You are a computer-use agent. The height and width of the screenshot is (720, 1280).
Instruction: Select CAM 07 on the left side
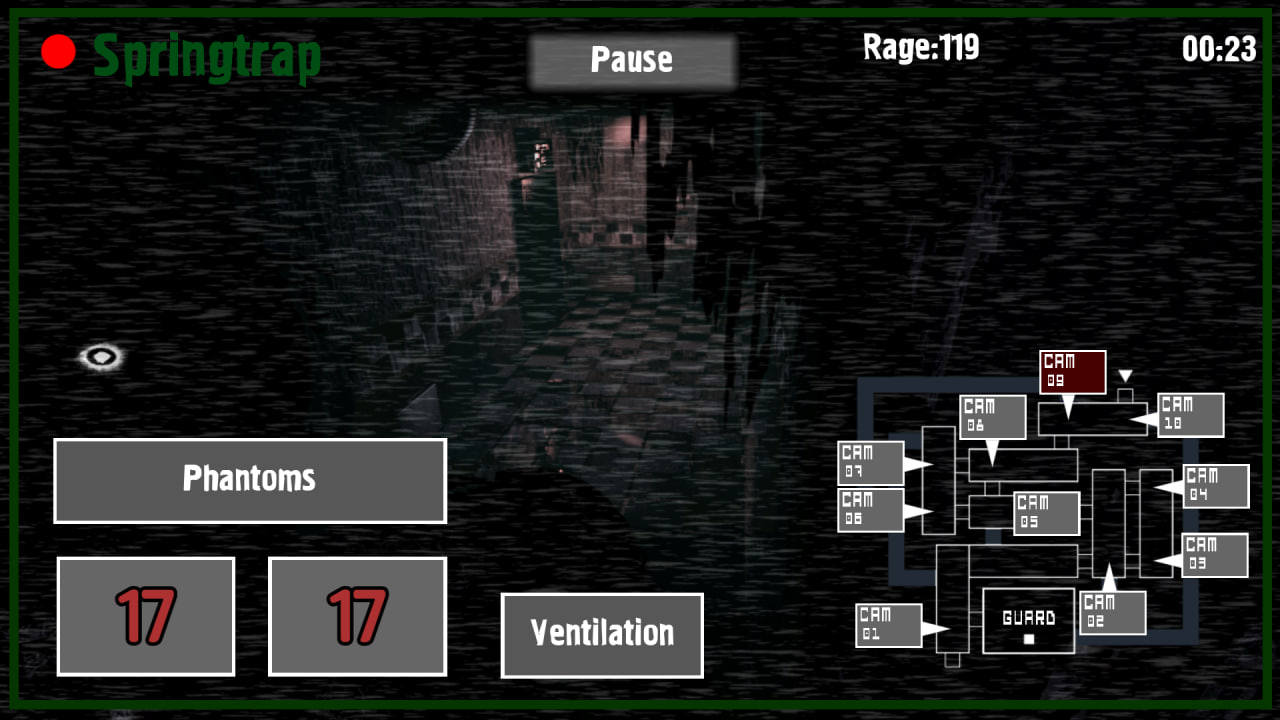pyautogui.click(x=869, y=461)
